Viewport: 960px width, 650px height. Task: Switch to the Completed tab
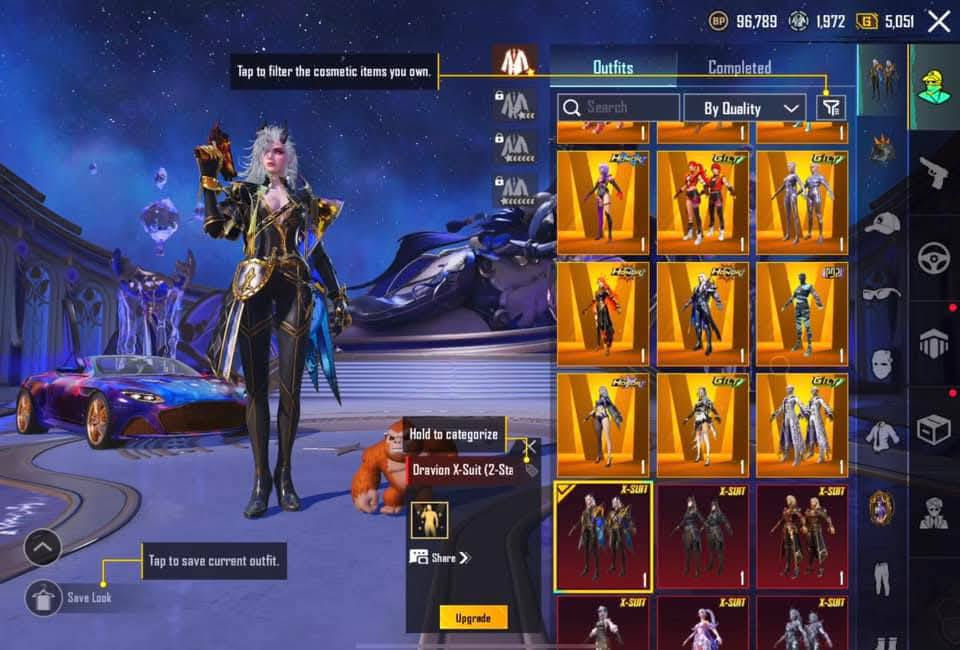tap(739, 68)
